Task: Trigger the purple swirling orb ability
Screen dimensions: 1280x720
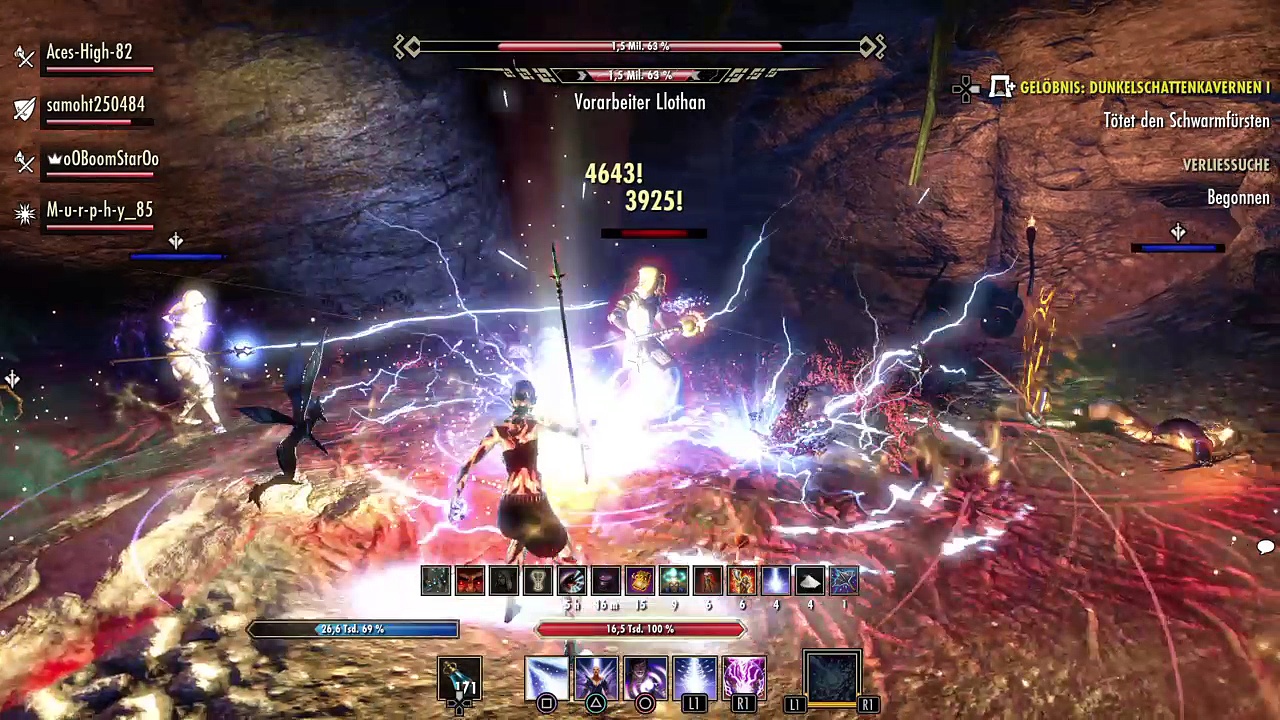Action: (645, 678)
